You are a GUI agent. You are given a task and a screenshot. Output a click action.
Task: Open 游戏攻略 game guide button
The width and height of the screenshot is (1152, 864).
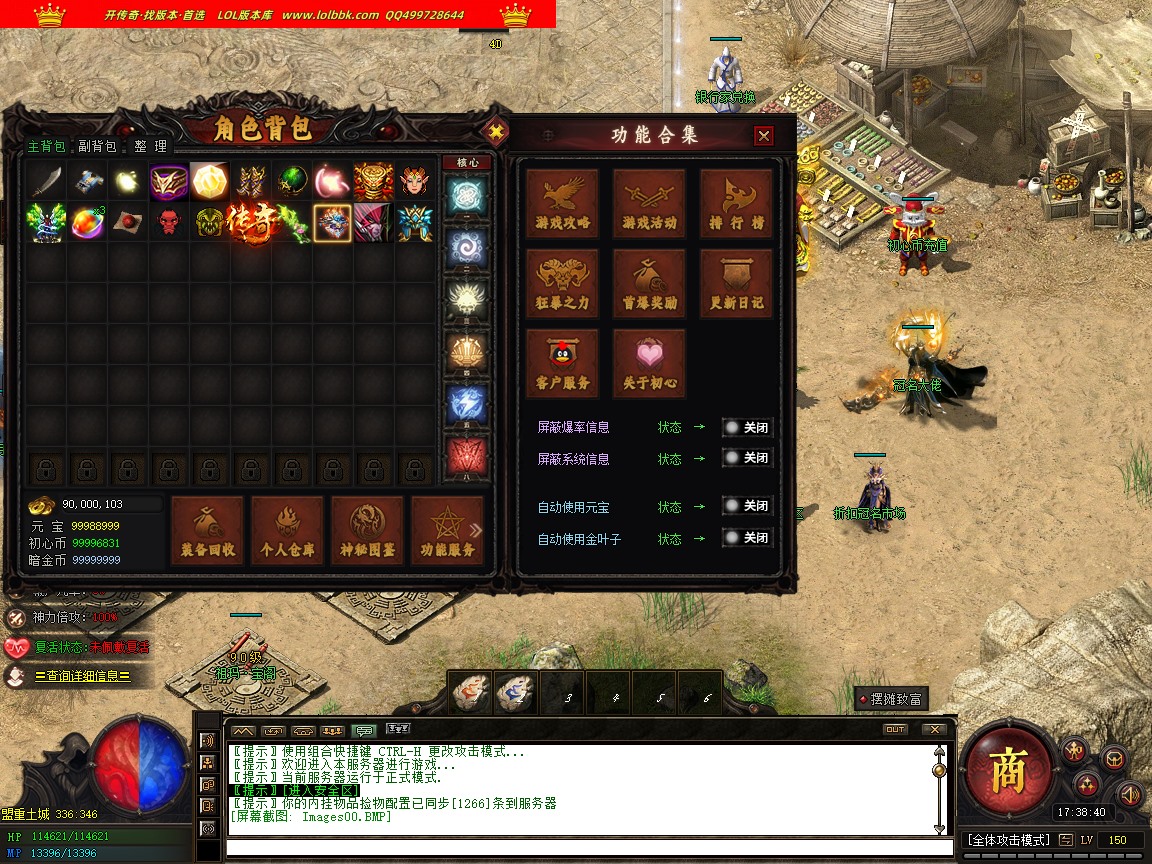tap(563, 203)
